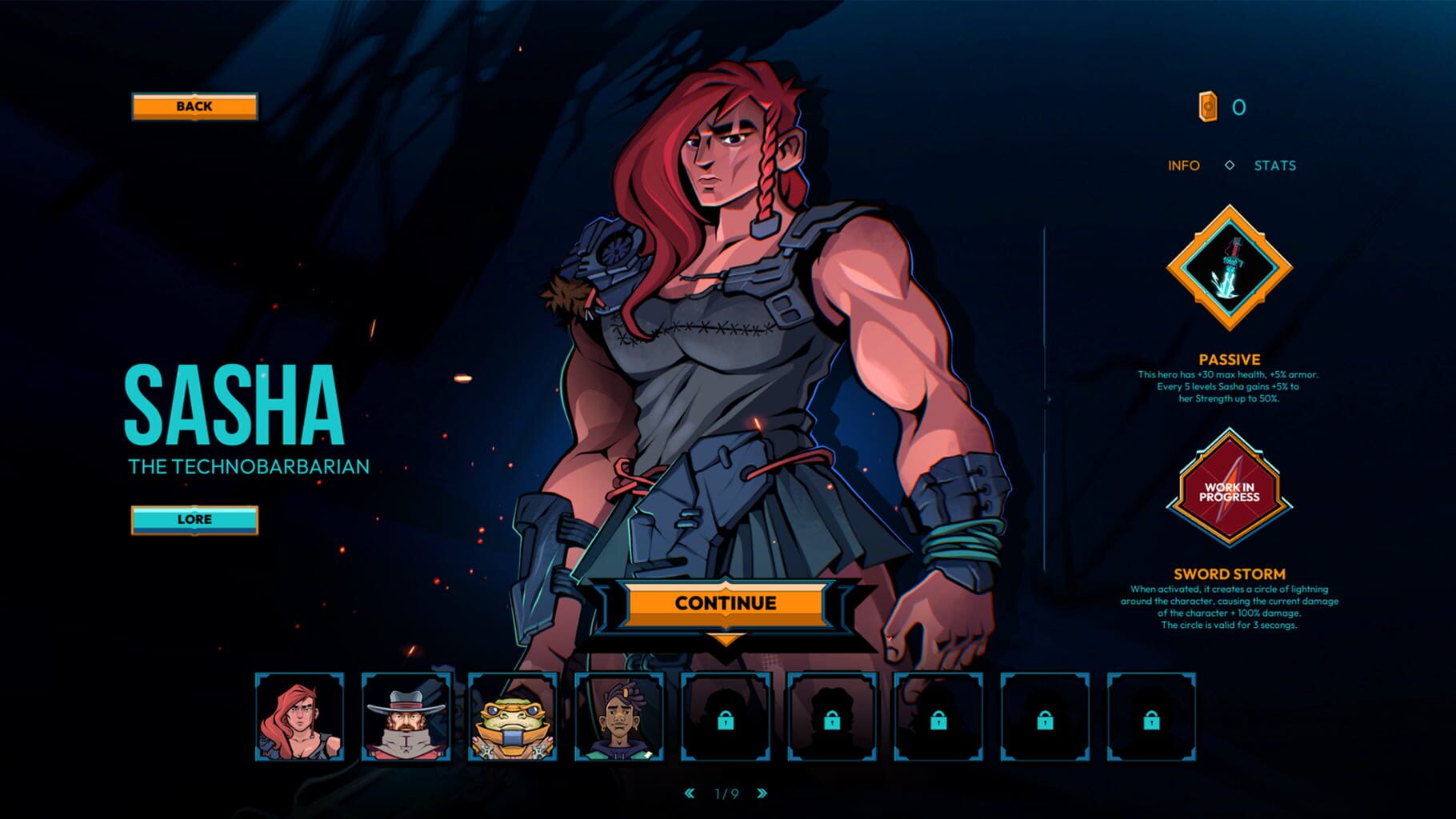Enable the STATS view

click(x=1275, y=166)
